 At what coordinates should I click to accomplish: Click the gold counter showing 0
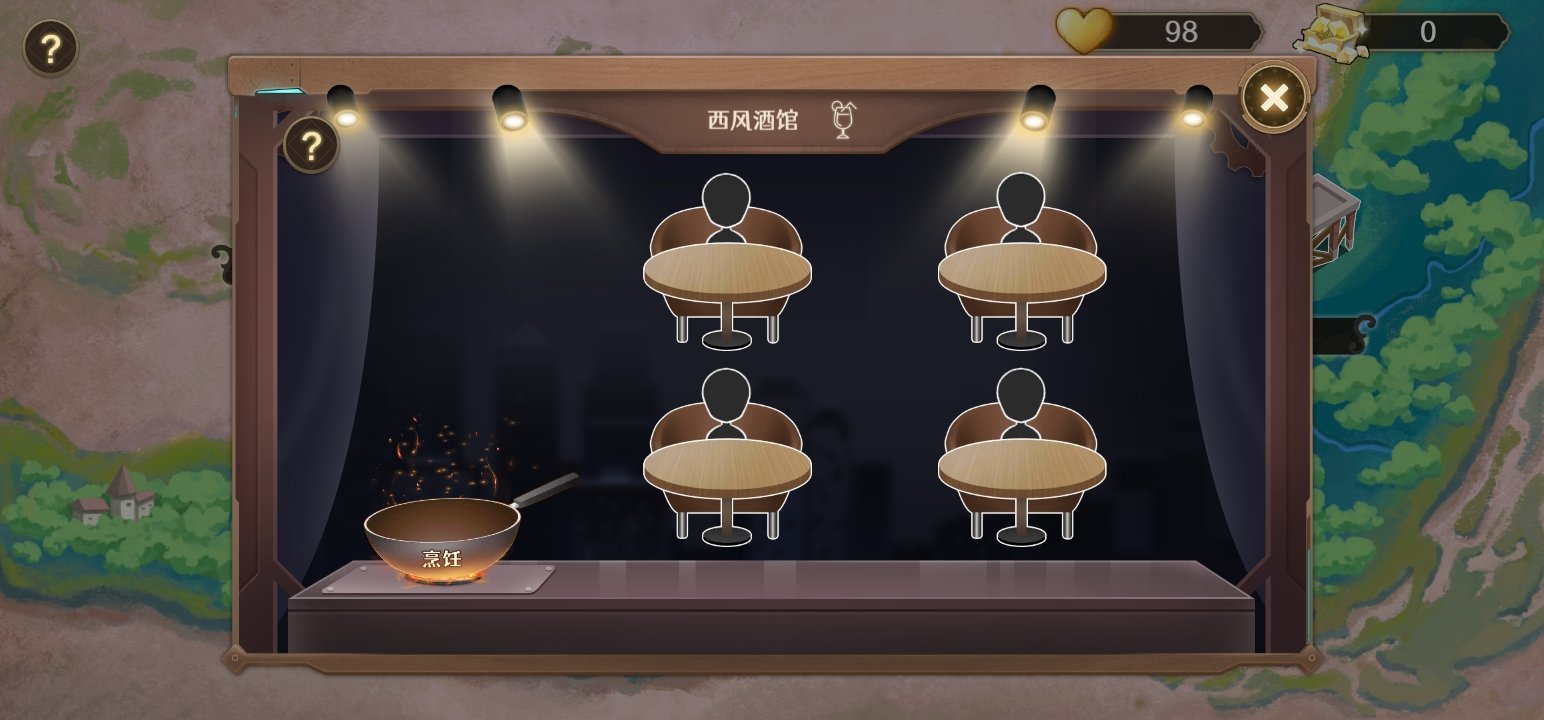[x=1430, y=30]
